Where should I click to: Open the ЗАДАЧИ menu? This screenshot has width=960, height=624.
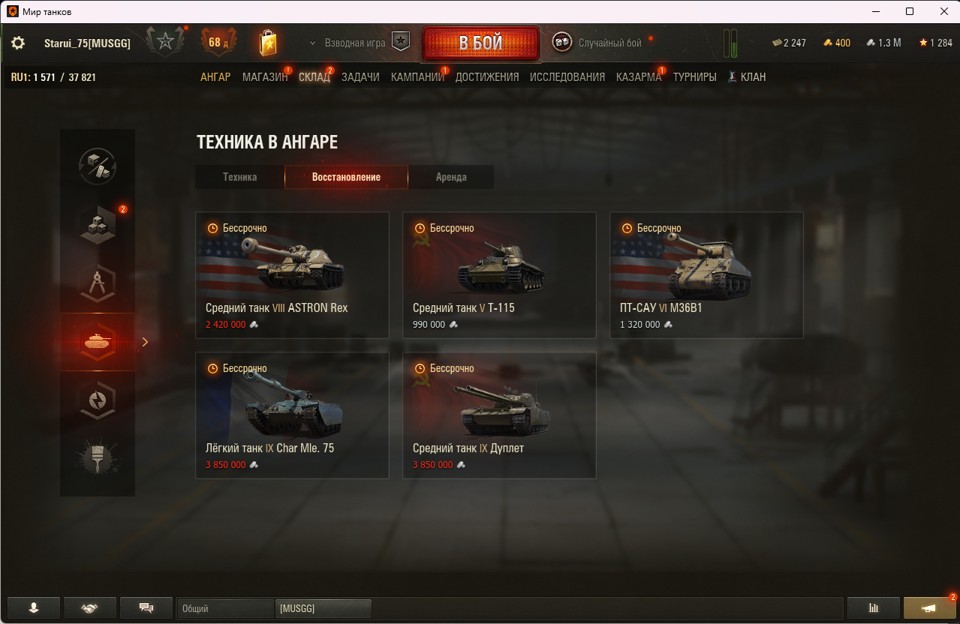point(360,77)
